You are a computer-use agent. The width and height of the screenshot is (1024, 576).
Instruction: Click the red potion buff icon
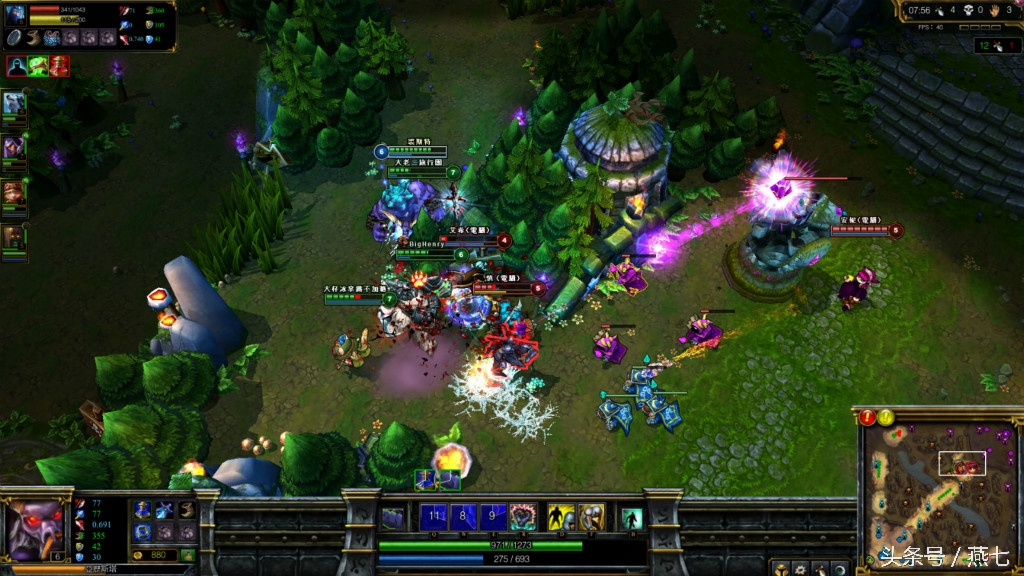pyautogui.click(x=60, y=66)
